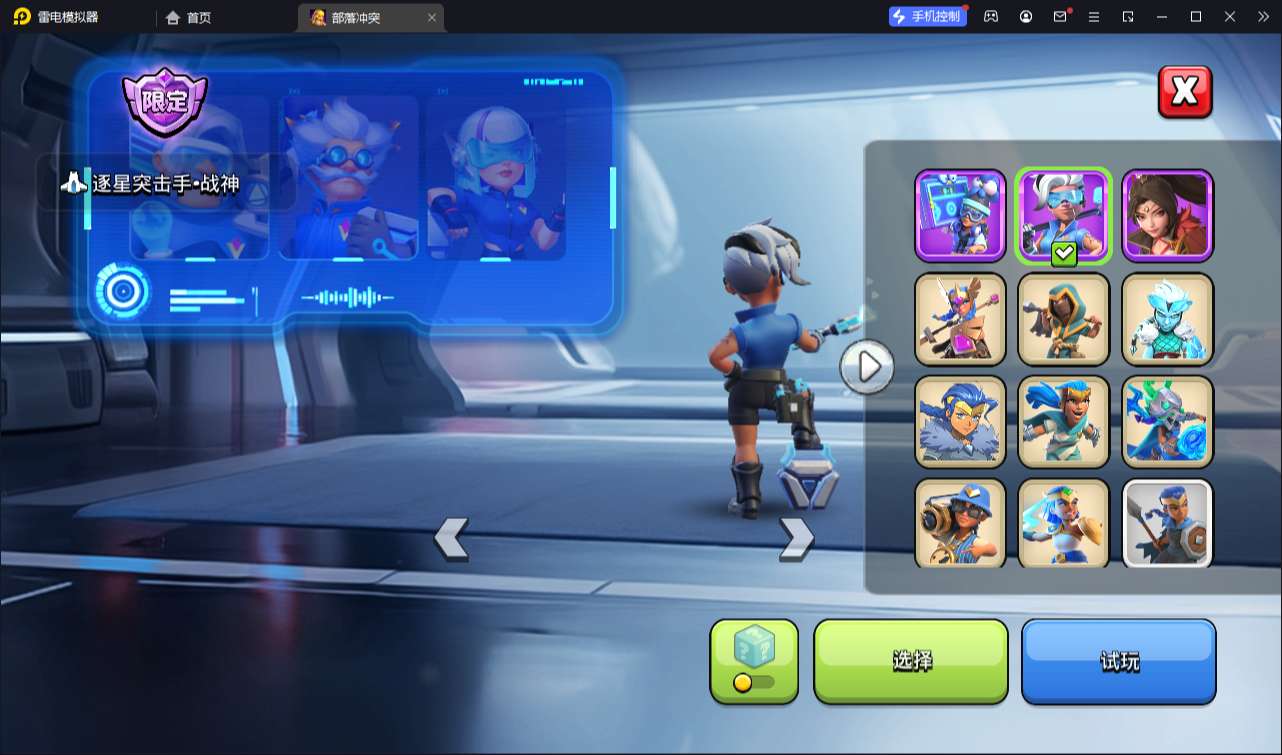Confirm skin with the green 选择 button

(x=911, y=661)
